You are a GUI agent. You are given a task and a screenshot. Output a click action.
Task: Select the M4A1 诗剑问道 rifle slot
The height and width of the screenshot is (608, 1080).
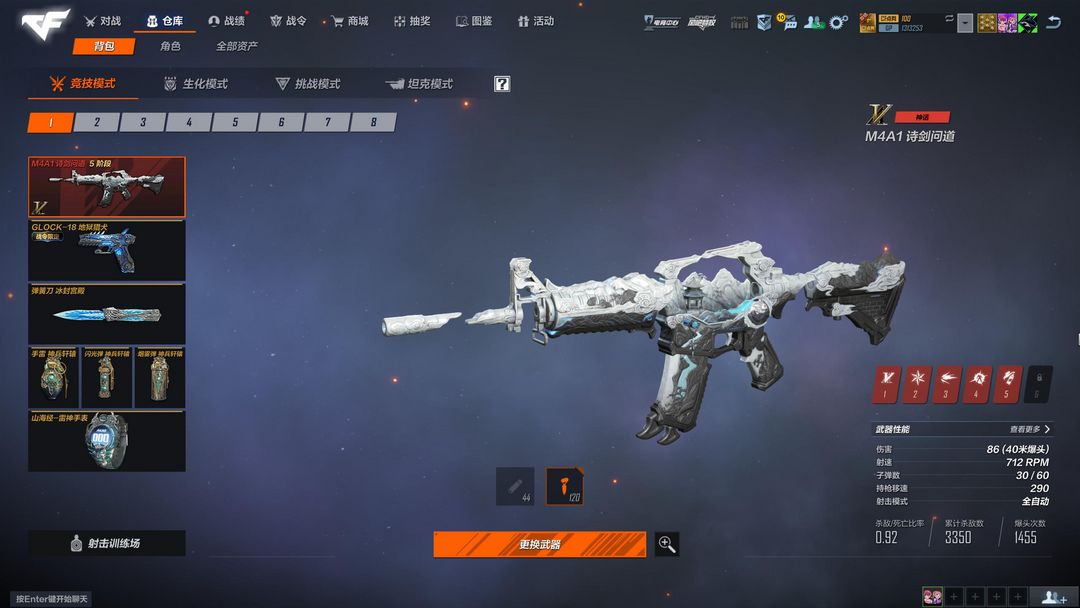(x=106, y=186)
